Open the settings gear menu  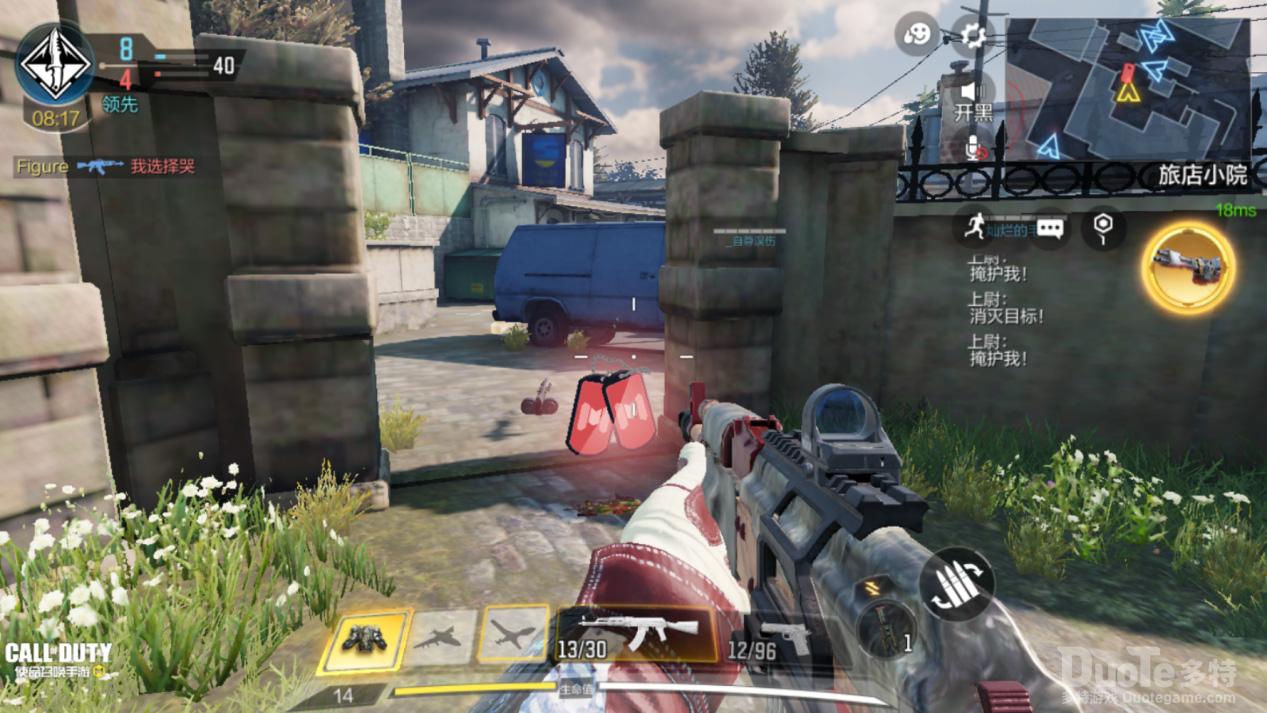pos(972,37)
